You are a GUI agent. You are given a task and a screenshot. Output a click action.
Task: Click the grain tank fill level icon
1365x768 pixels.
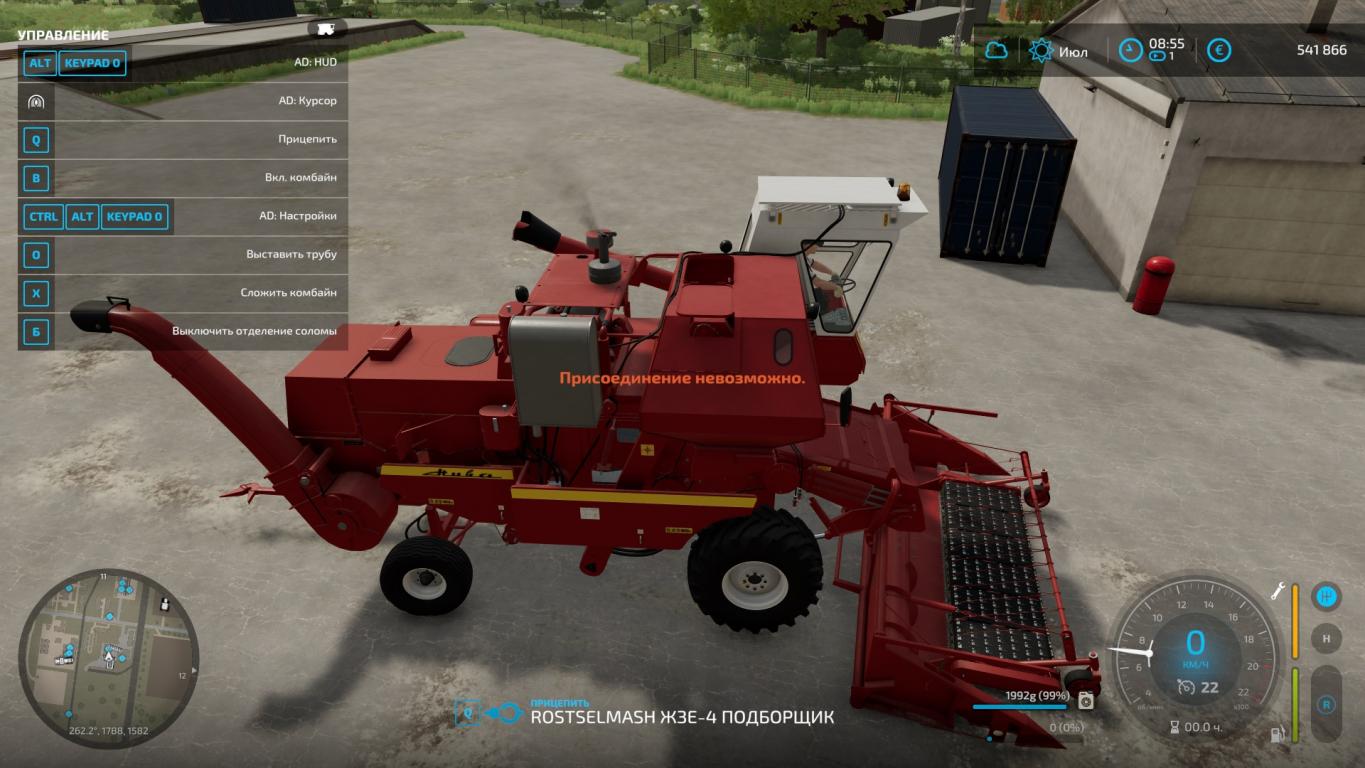pos(1086,700)
